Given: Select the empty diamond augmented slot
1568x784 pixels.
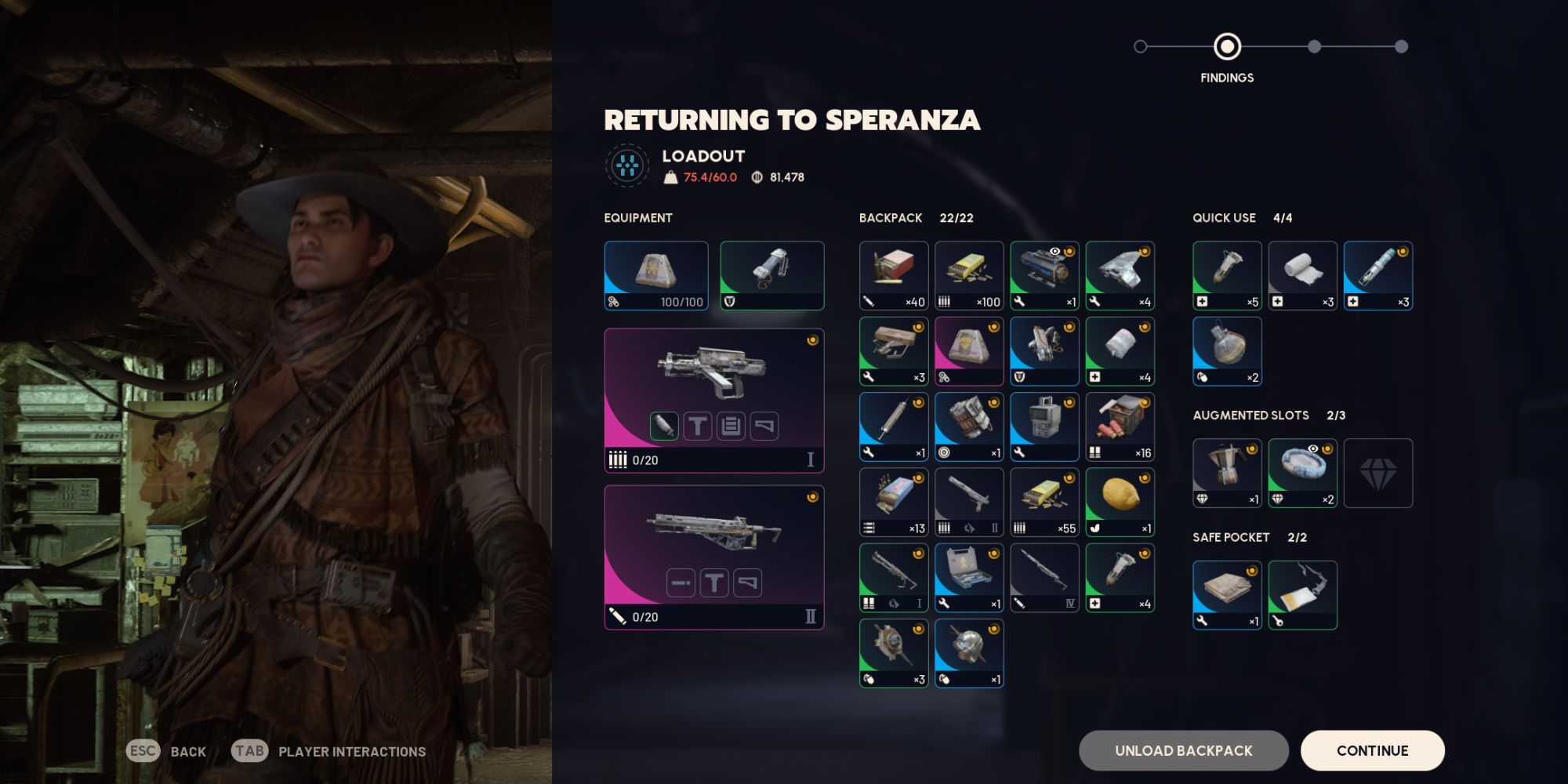Looking at the screenshot, I should coord(1377,473).
